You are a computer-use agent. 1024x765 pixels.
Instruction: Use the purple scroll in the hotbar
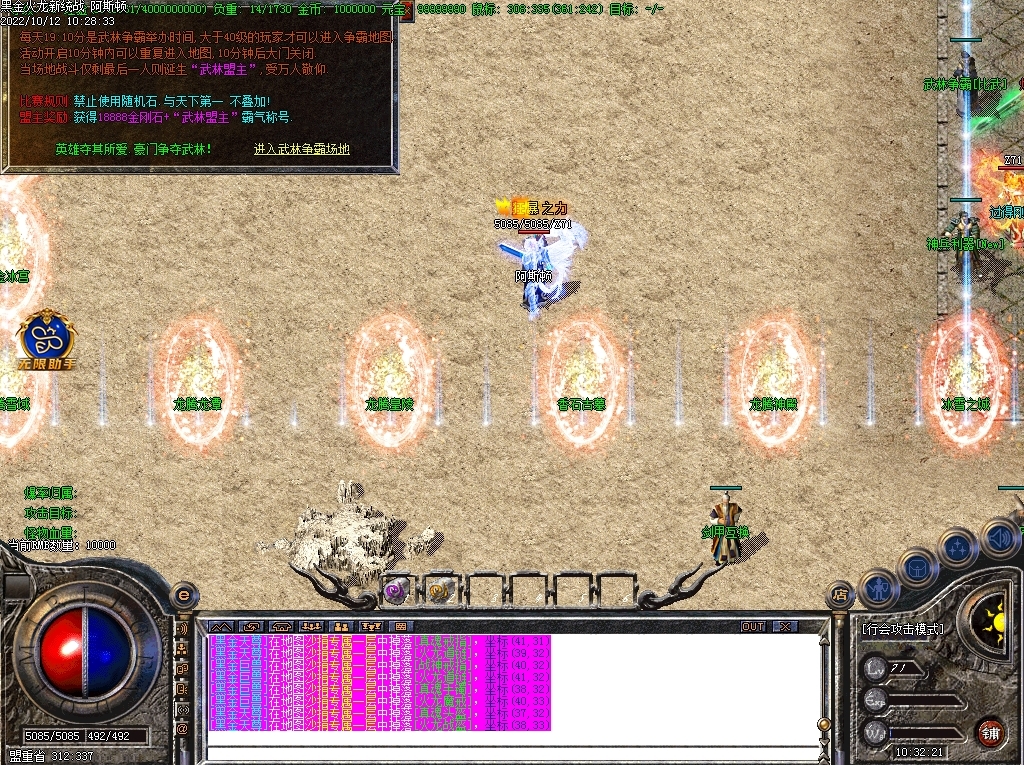click(x=396, y=590)
